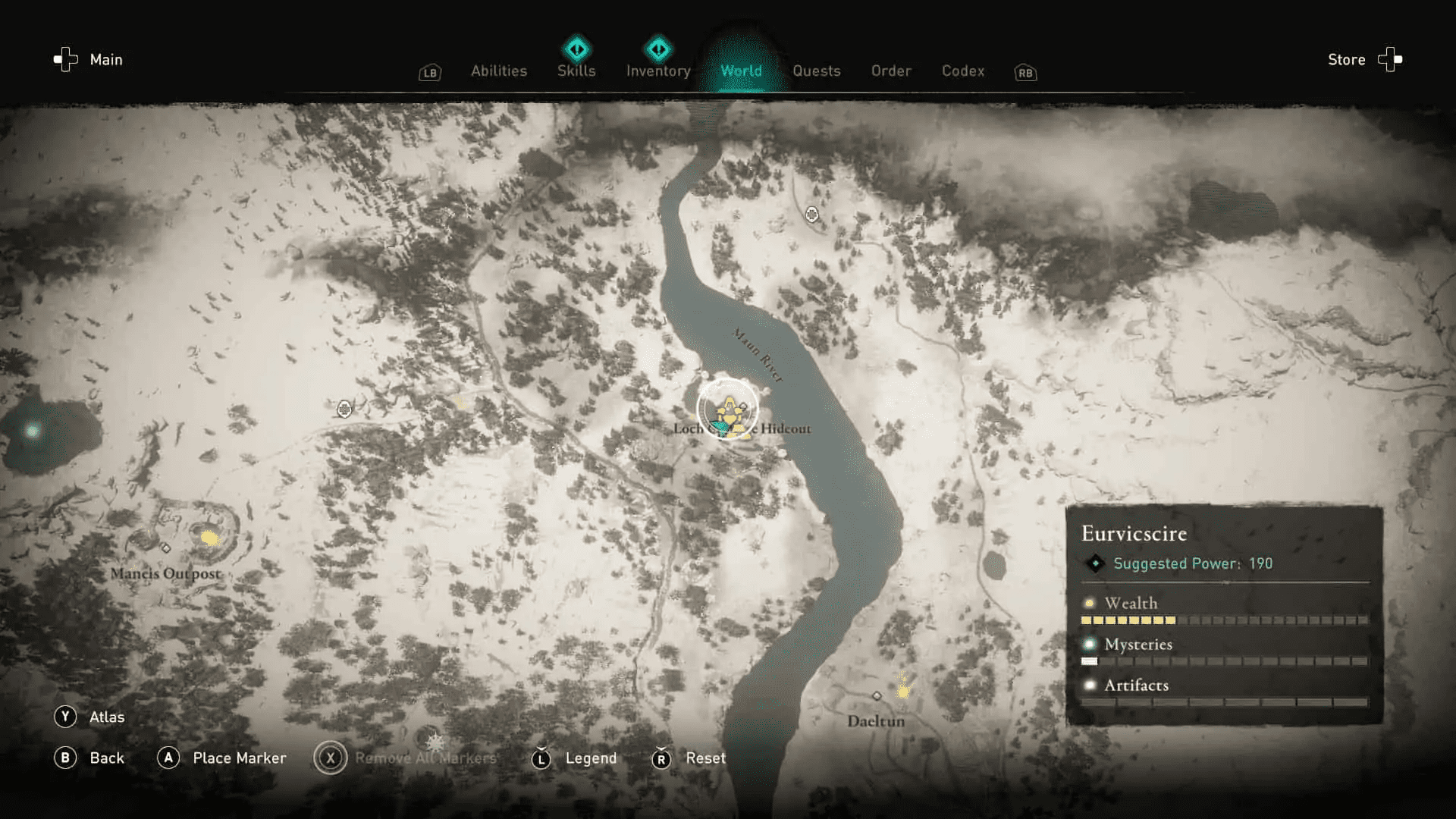Click the Store plus icon in top-right corner
This screenshot has height=819, width=1456.
[x=1391, y=59]
